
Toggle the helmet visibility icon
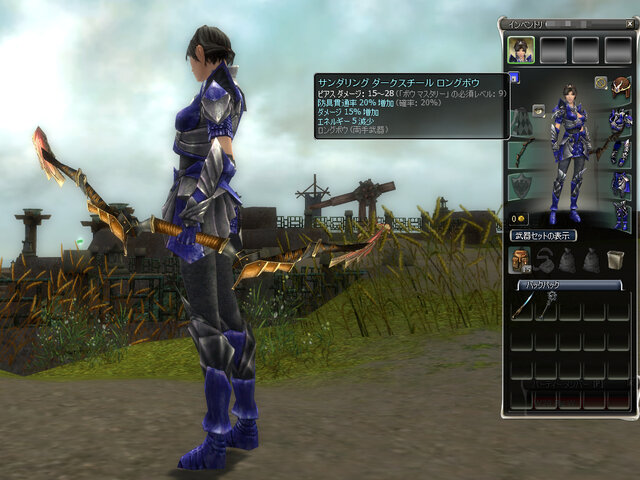tap(601, 83)
